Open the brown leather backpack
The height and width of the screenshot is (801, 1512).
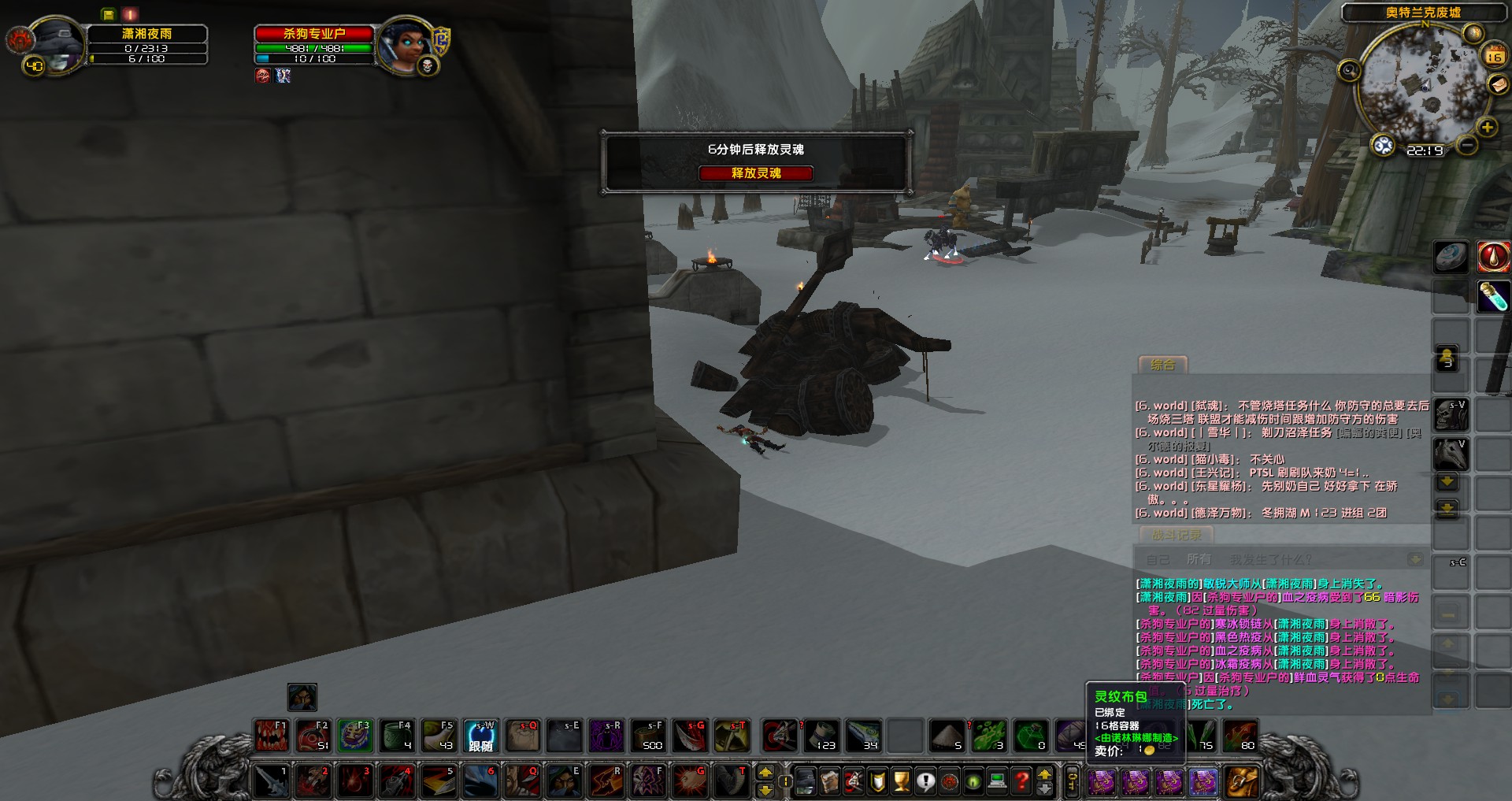click(x=1242, y=781)
